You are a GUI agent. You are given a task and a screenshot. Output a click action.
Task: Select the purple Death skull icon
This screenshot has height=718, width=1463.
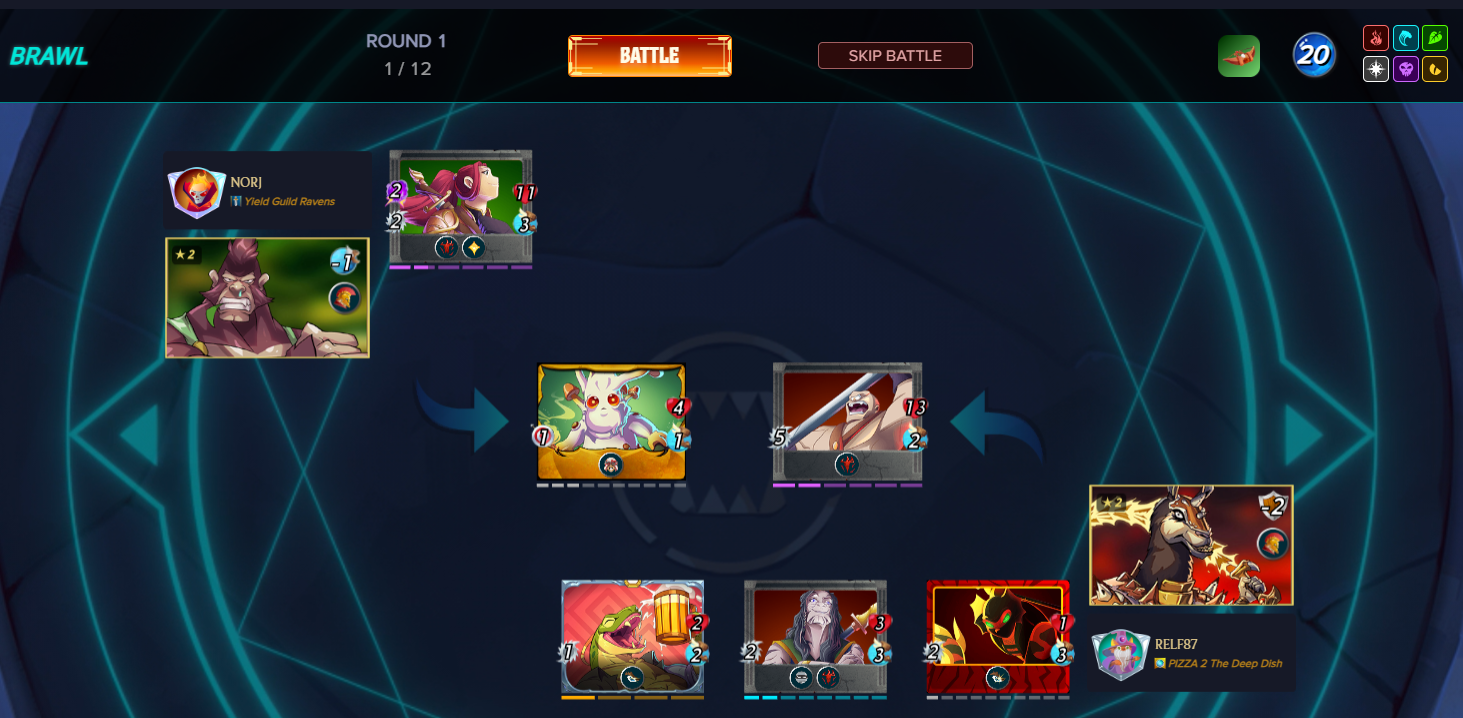1406,69
